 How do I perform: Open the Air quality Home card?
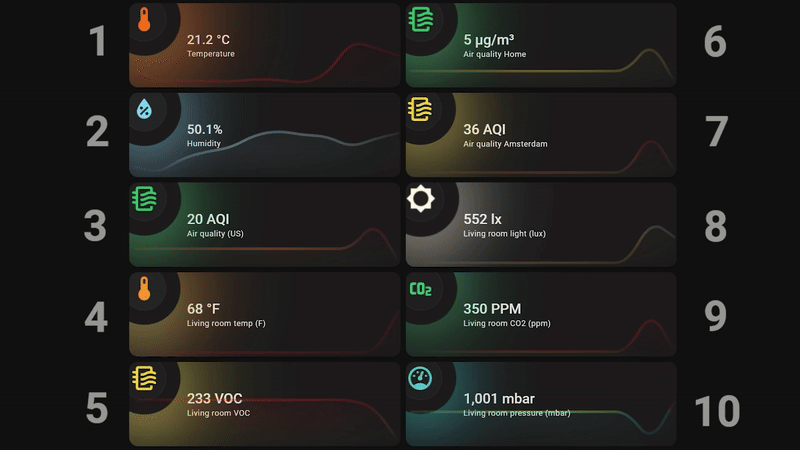tap(541, 45)
